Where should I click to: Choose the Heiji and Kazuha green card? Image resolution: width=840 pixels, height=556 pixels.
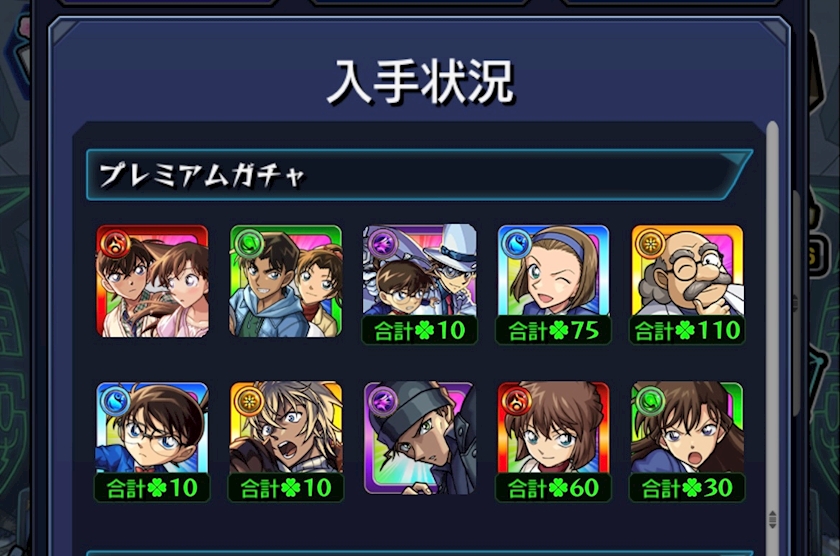(286, 281)
